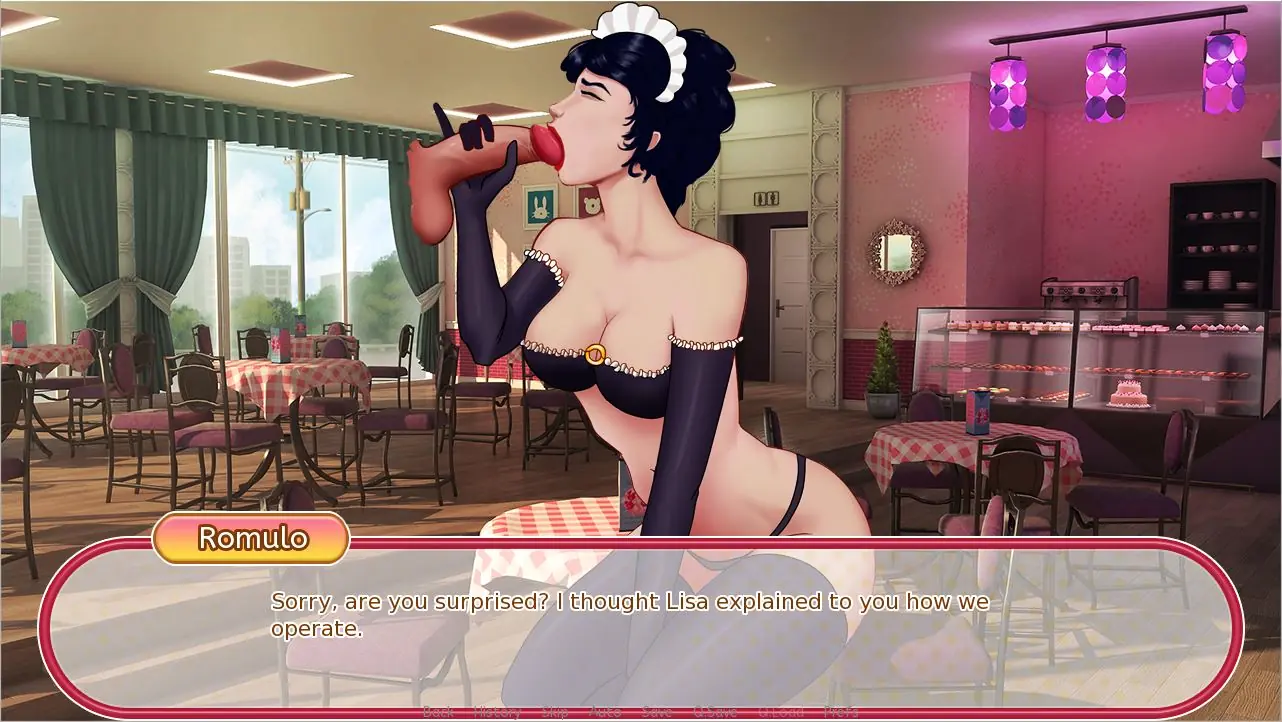Click Back to rewind the dialogue

437,711
